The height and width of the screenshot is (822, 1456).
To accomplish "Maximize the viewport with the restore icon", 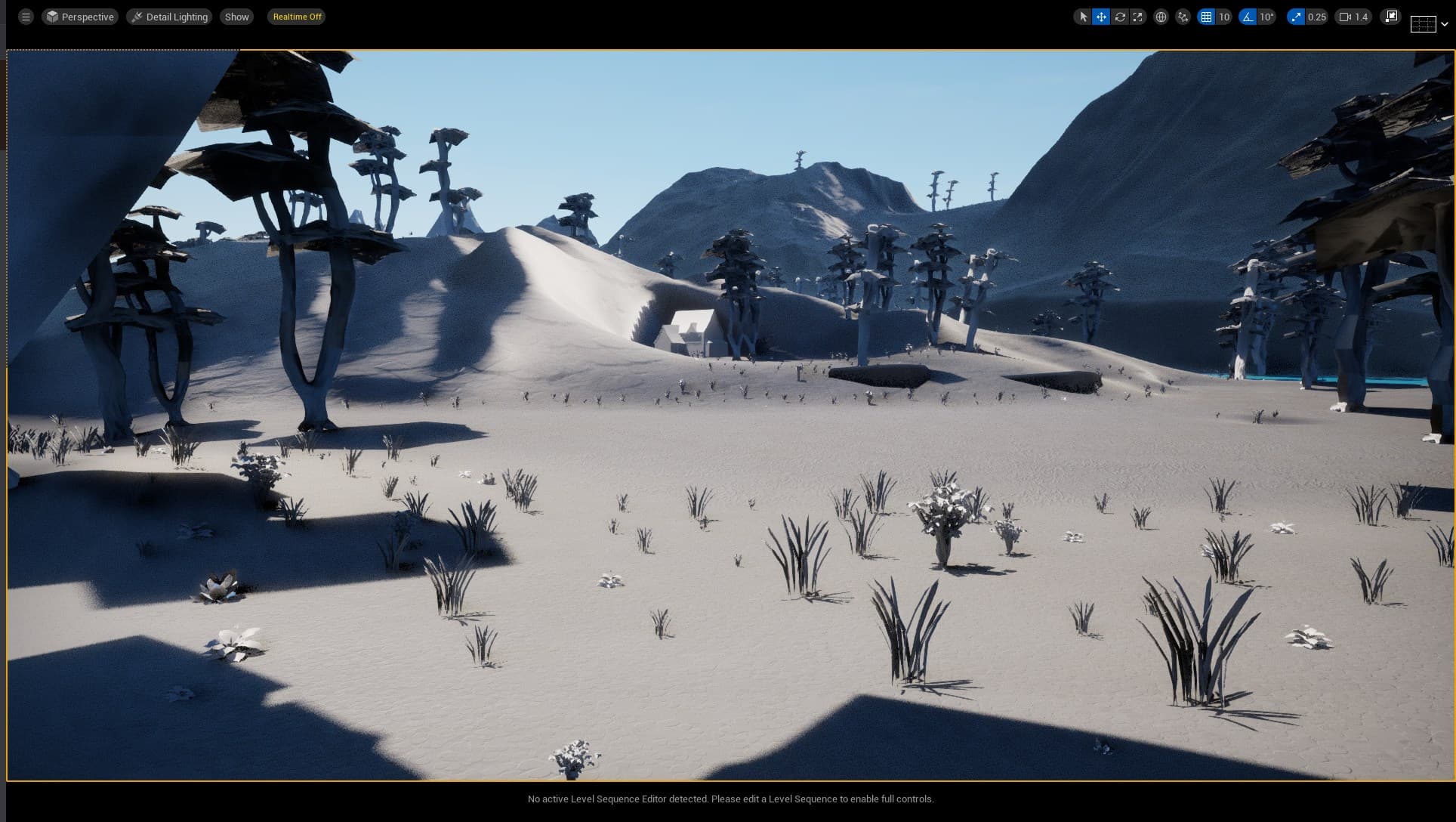I will [1390, 16].
